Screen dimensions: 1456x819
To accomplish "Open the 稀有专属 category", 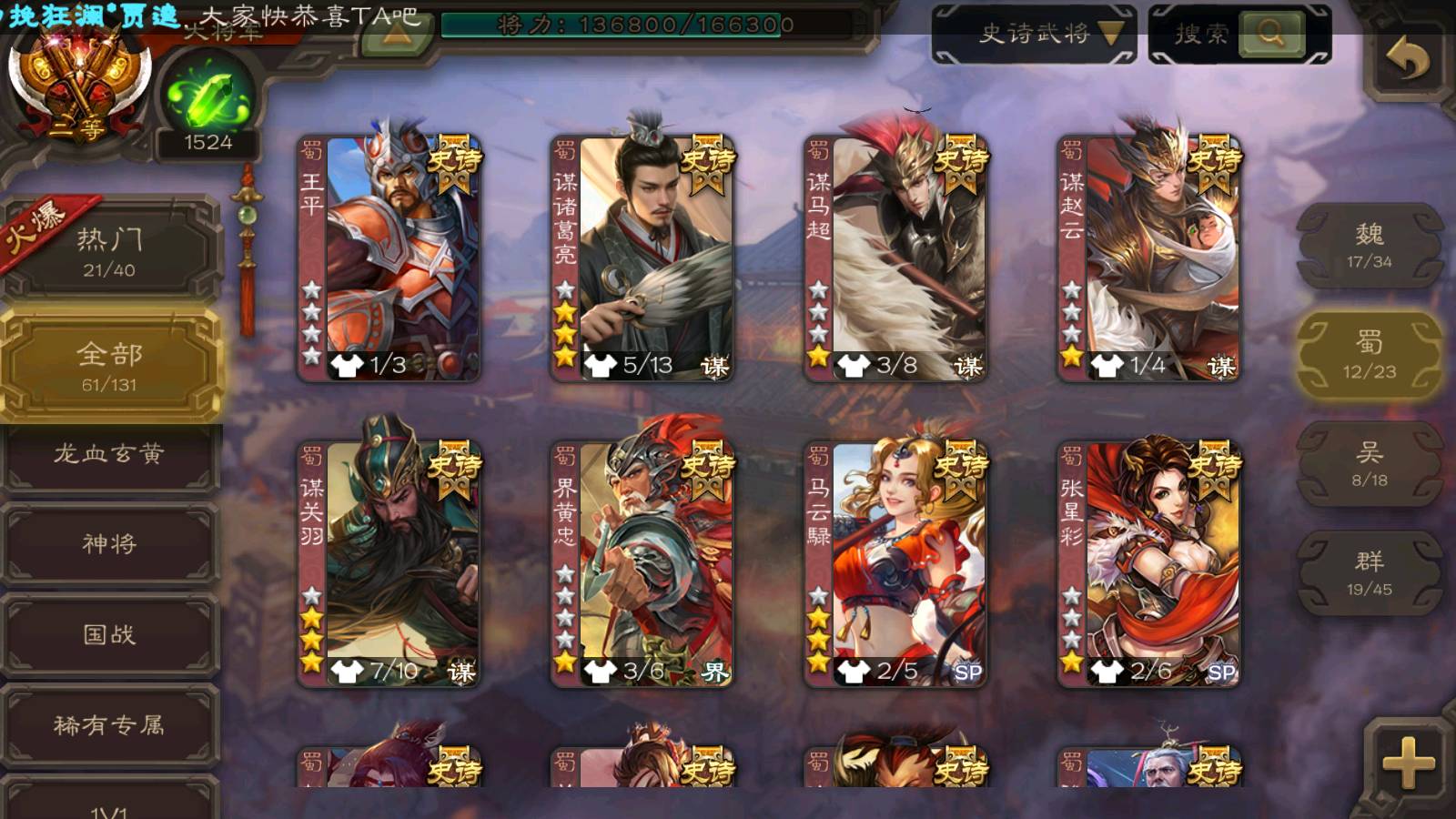I will point(109,725).
